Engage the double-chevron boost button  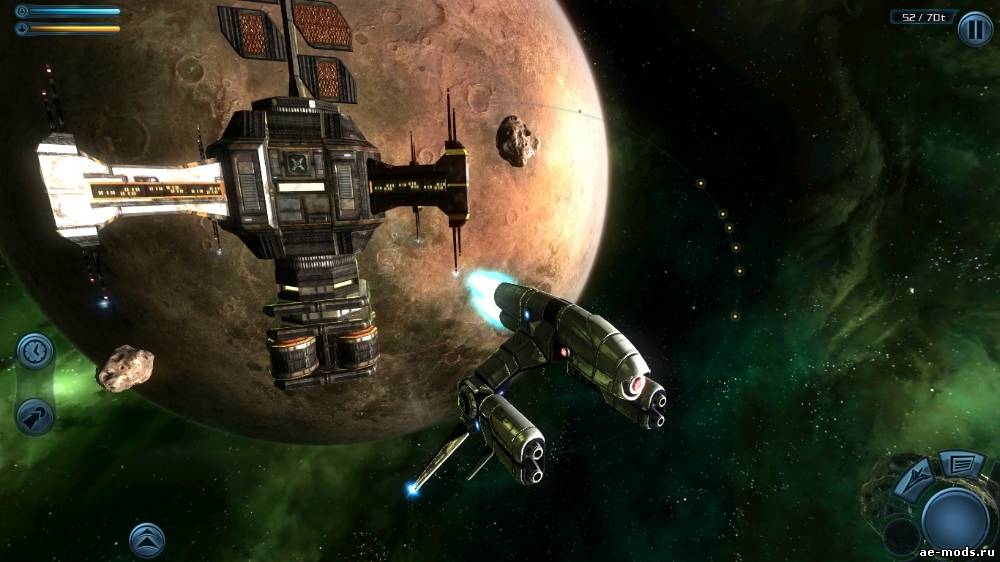click(147, 540)
